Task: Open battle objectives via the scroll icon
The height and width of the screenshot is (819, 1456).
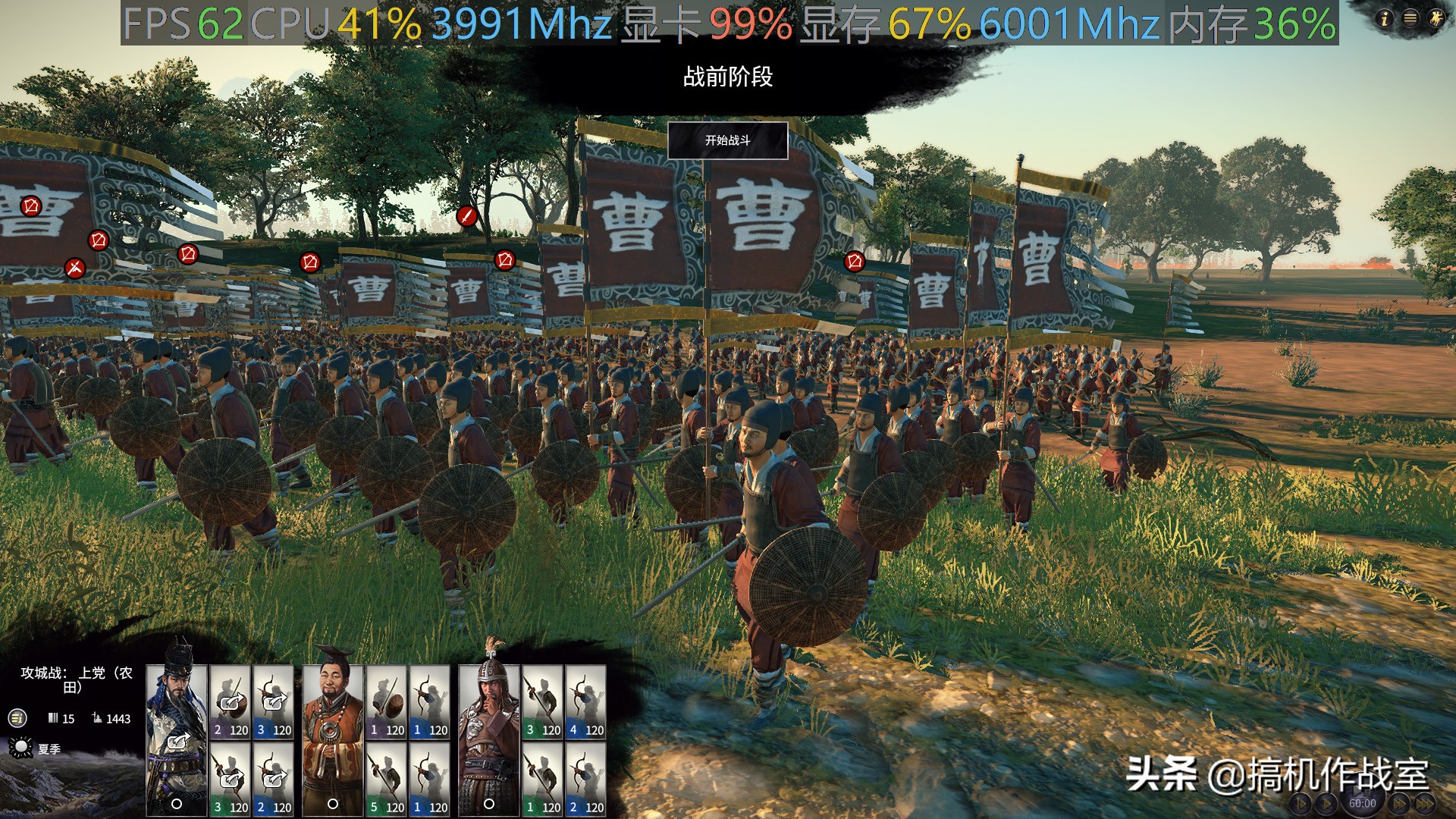Action: tap(16, 719)
